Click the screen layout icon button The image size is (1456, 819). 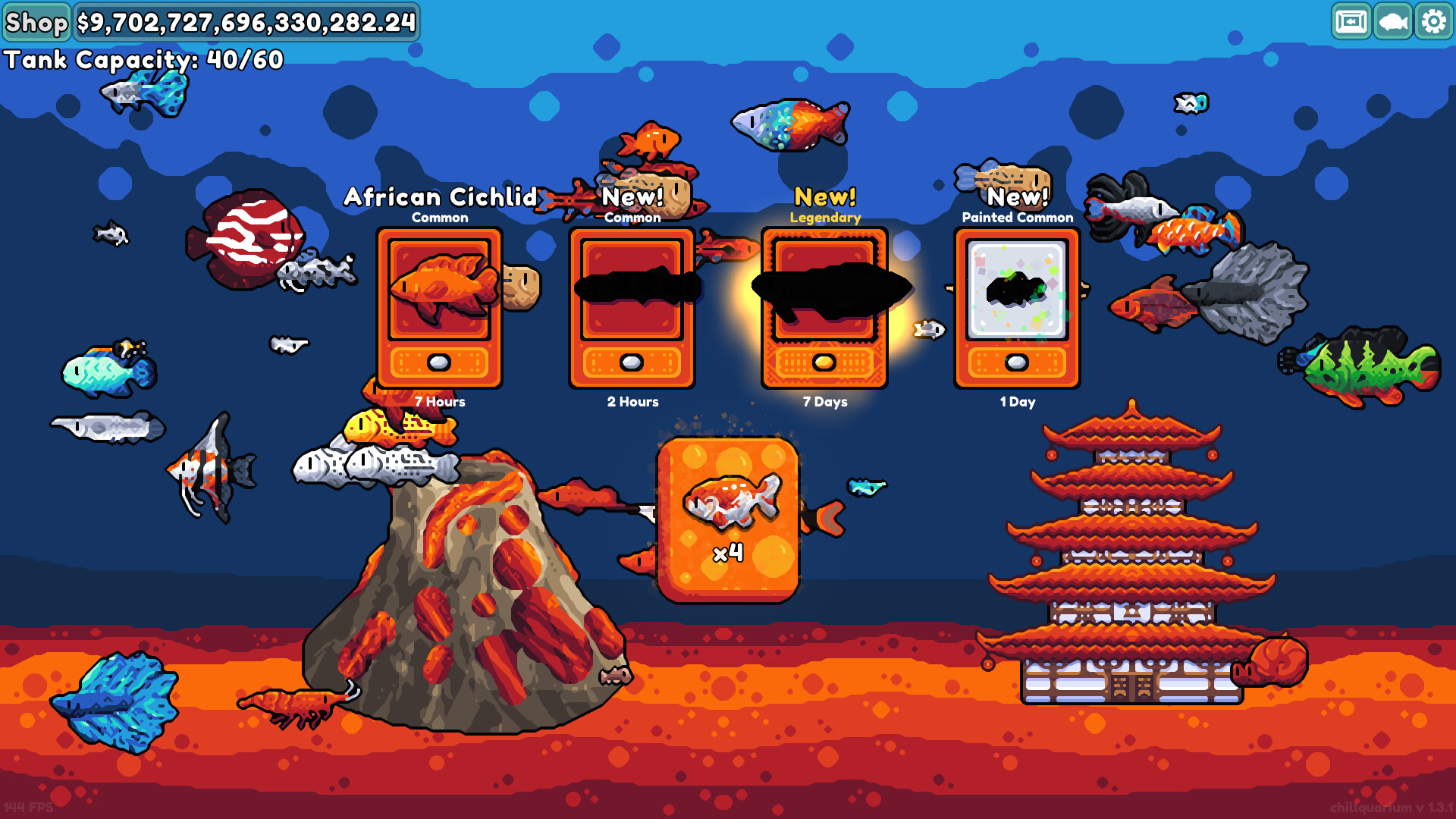pyautogui.click(x=1351, y=22)
